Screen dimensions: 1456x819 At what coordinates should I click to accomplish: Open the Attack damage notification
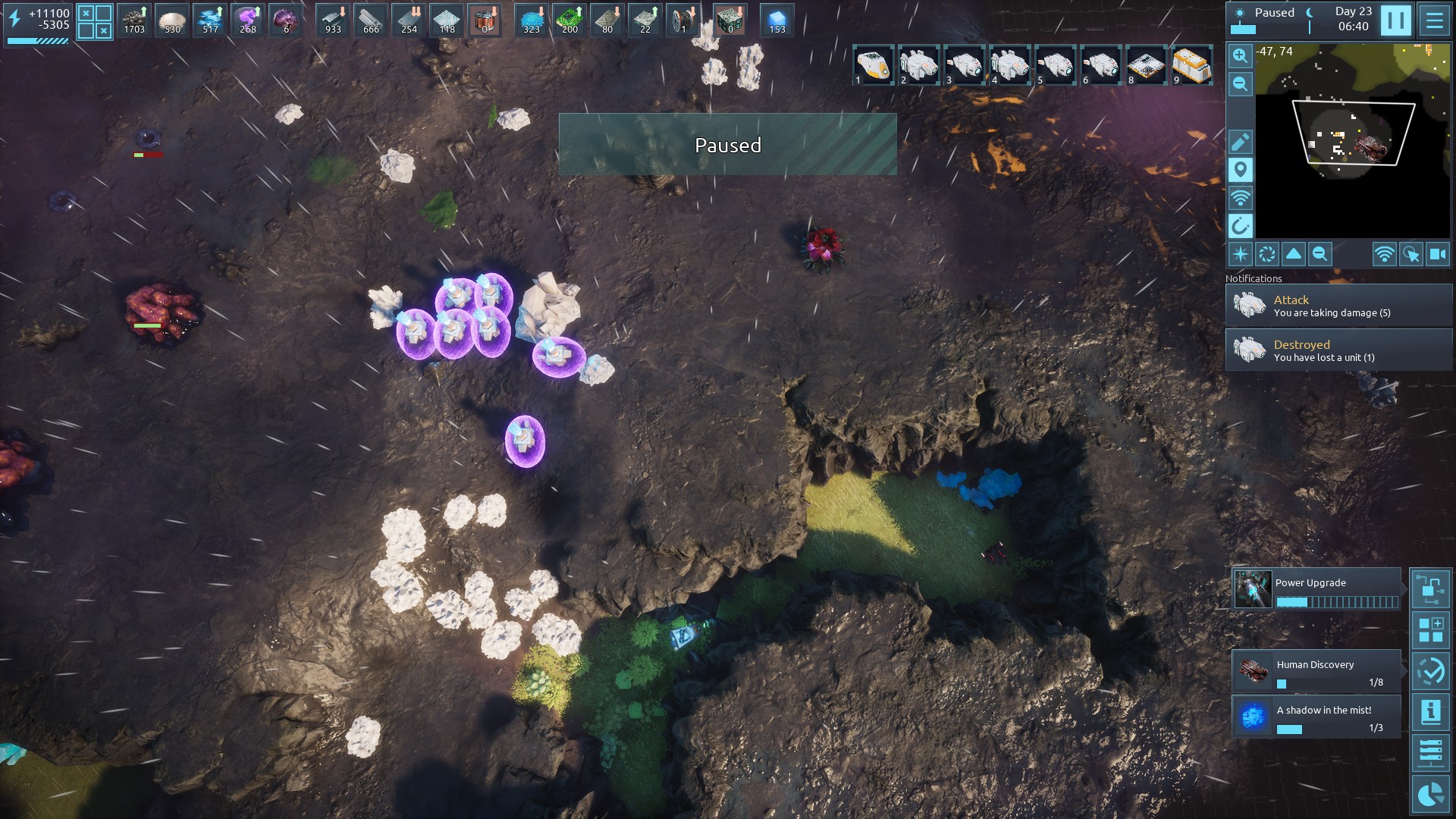coord(1338,306)
